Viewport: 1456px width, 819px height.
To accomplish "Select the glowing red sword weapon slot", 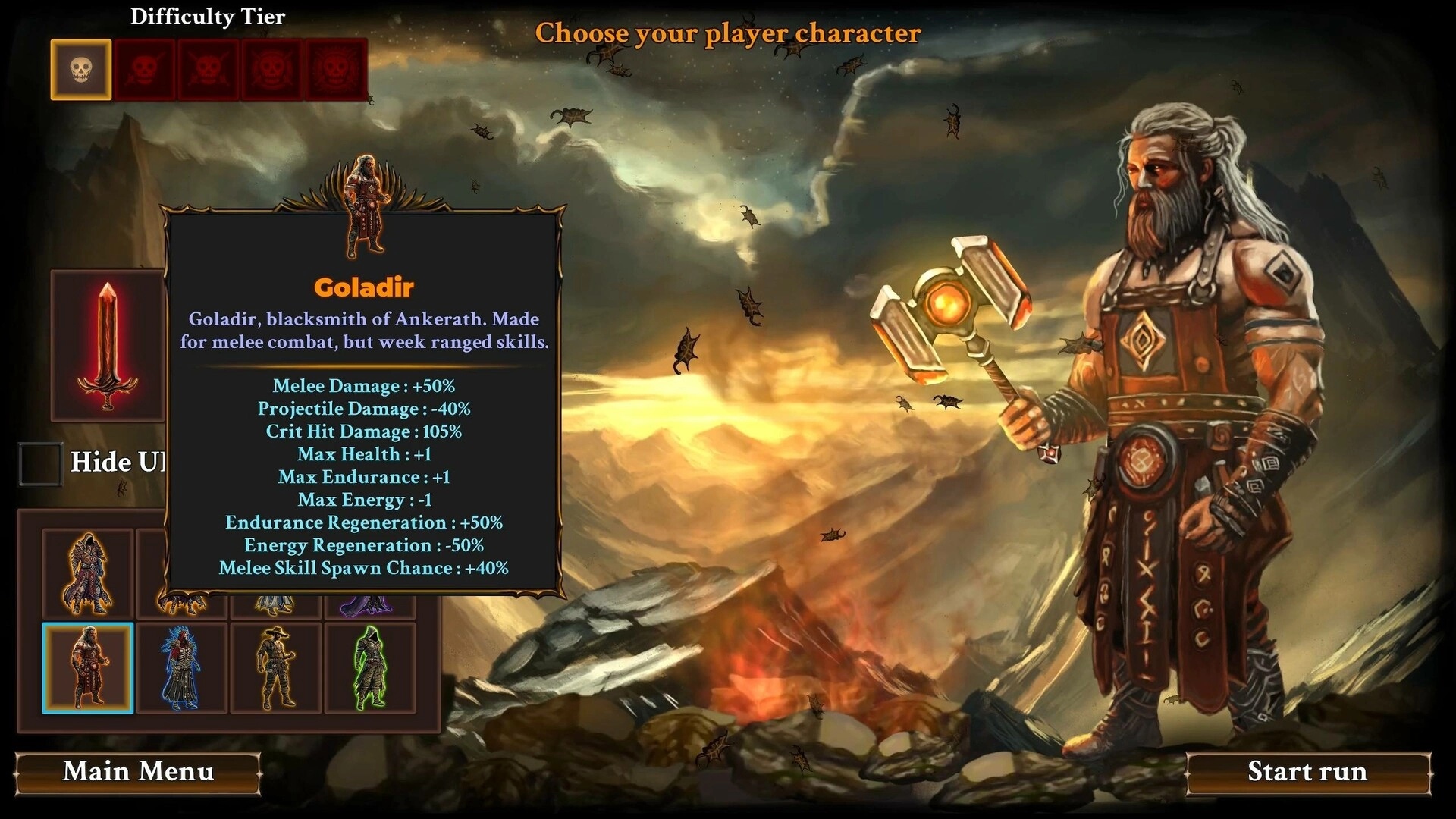I will click(108, 346).
